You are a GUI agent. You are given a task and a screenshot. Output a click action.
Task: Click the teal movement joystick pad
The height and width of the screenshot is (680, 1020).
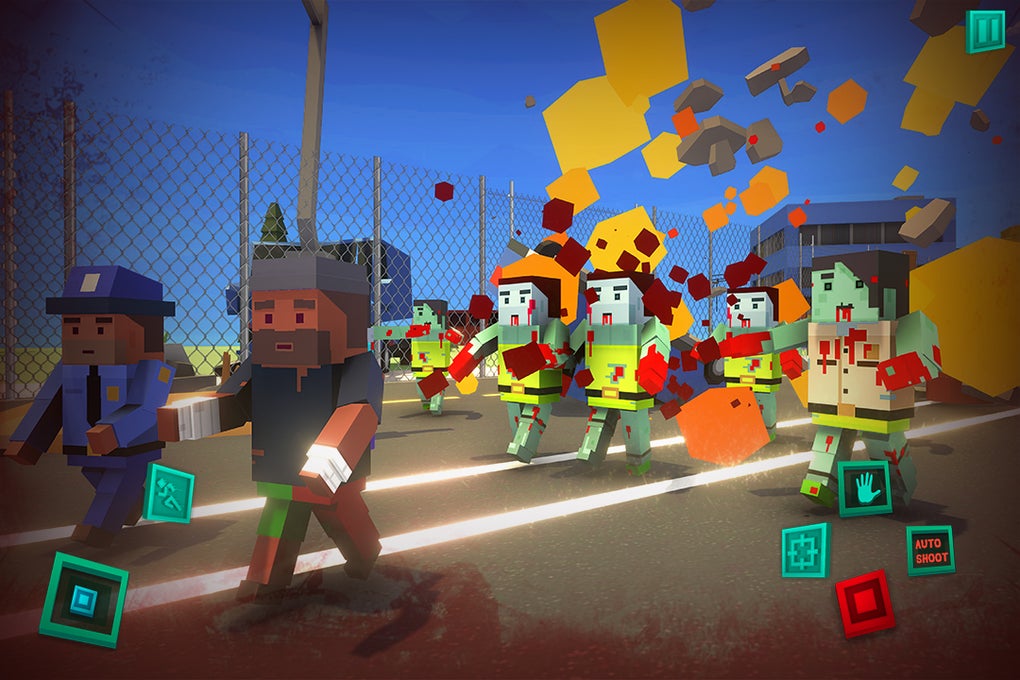tap(84, 599)
